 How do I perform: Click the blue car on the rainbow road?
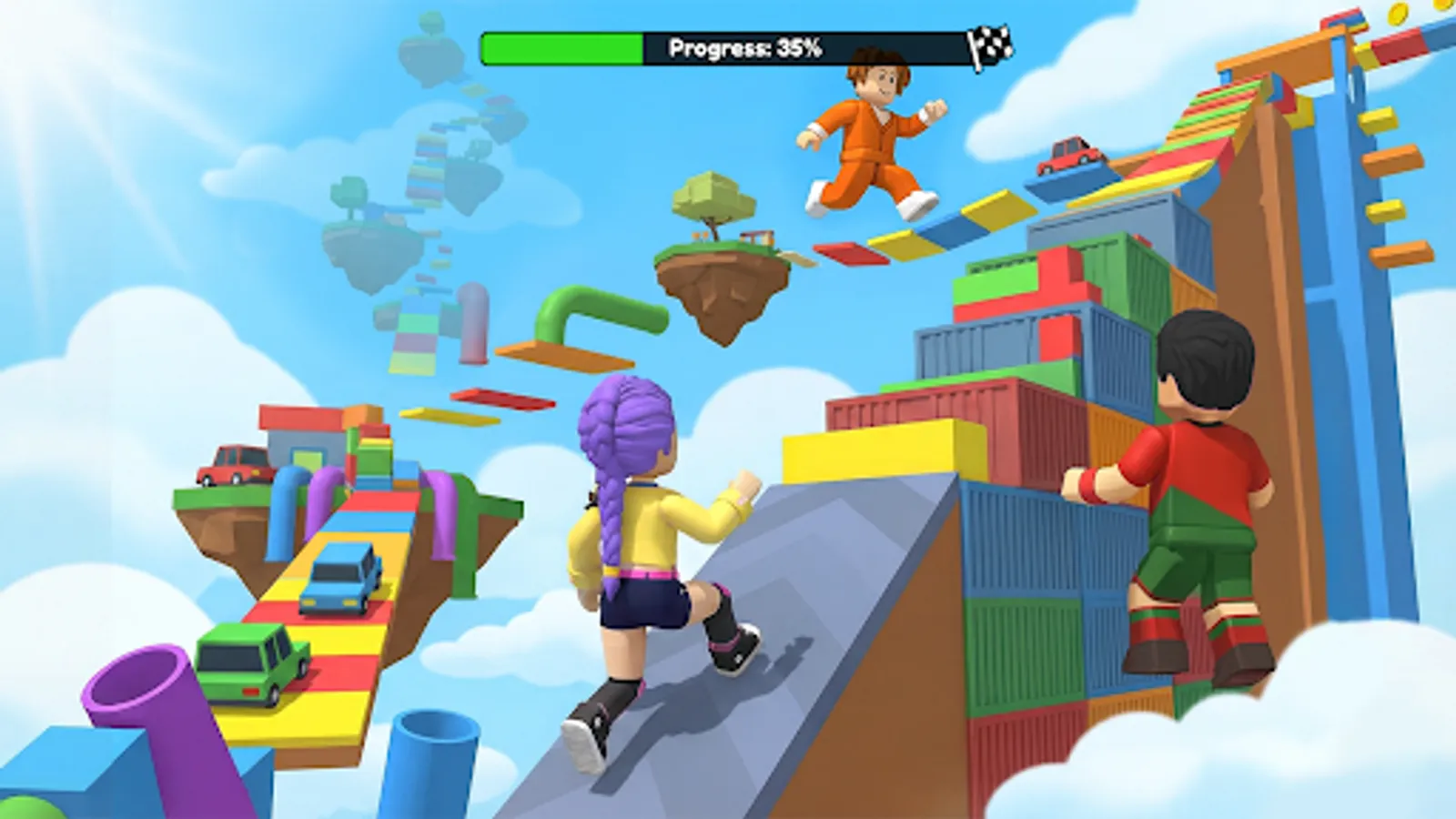pos(341,578)
